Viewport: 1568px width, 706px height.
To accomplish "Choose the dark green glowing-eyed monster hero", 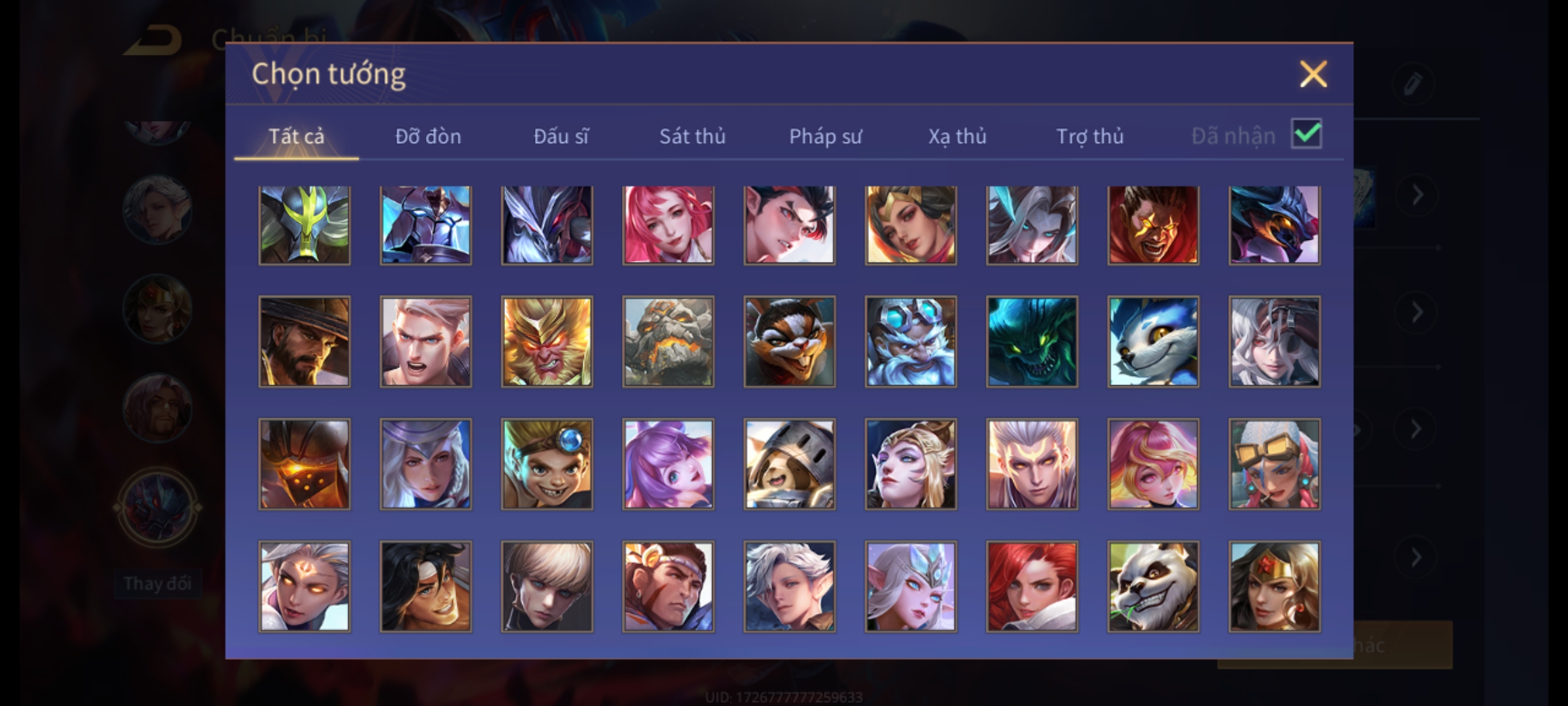I will point(1032,342).
